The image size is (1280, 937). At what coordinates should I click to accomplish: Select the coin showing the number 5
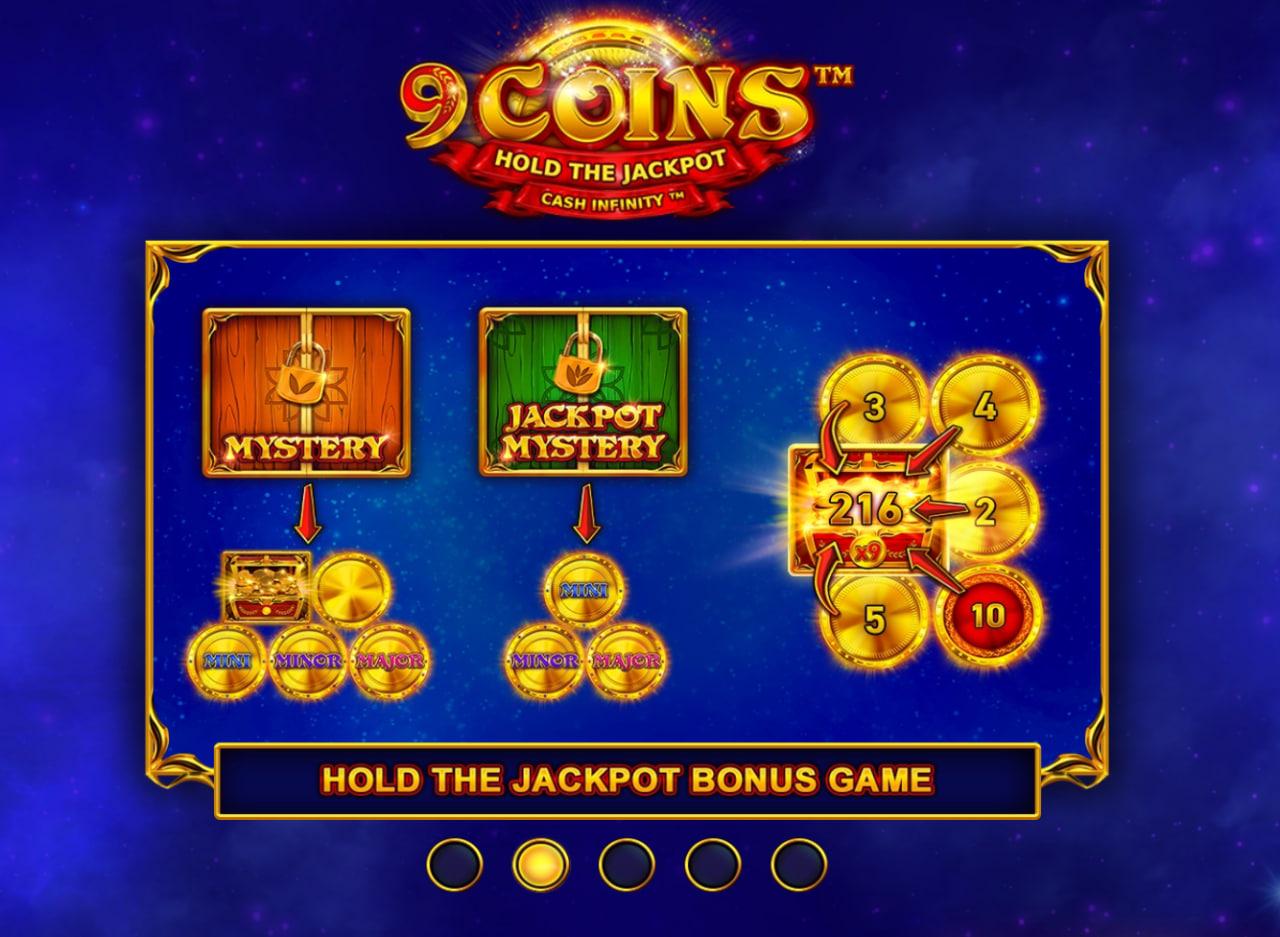(x=873, y=618)
